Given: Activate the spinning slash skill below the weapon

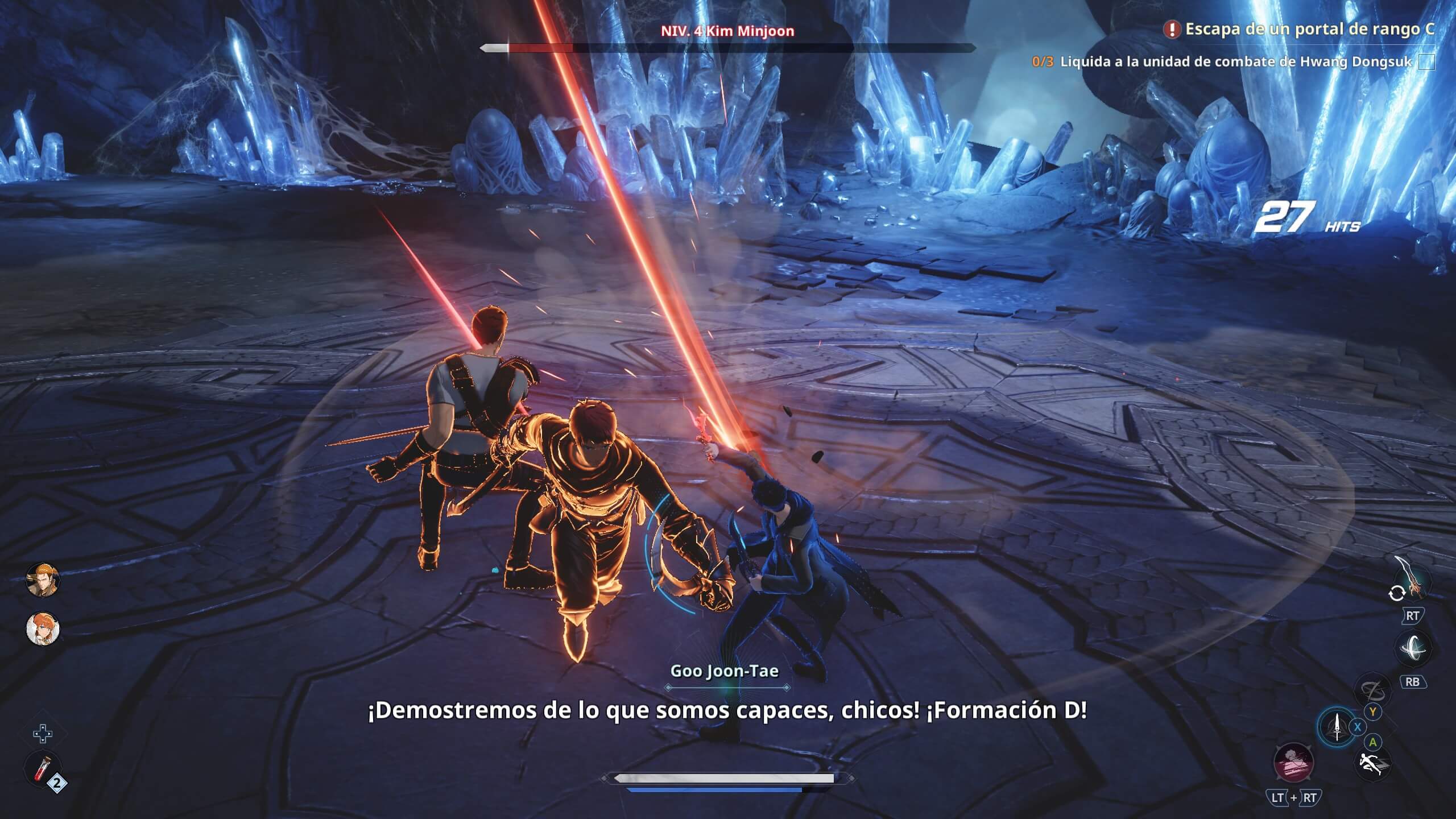Looking at the screenshot, I should [1413, 649].
